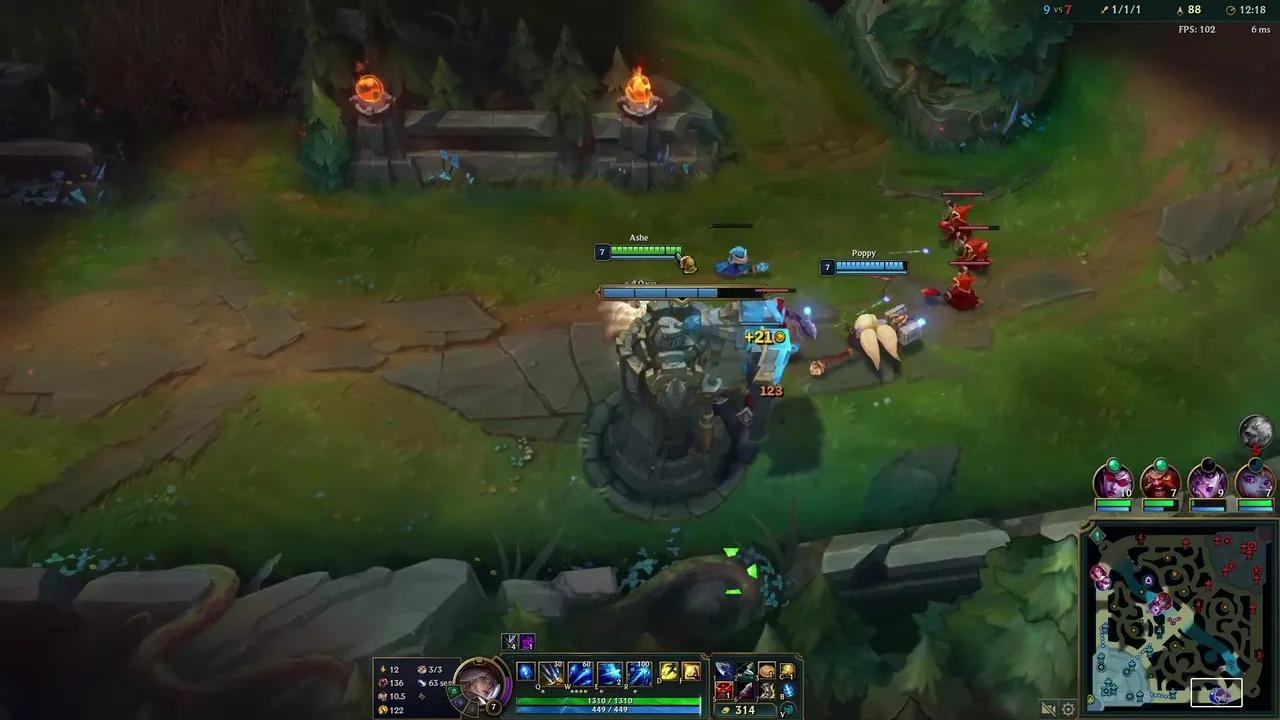The width and height of the screenshot is (1280, 720).
Task: Click the gold counter showing 314
Action: pos(745,710)
